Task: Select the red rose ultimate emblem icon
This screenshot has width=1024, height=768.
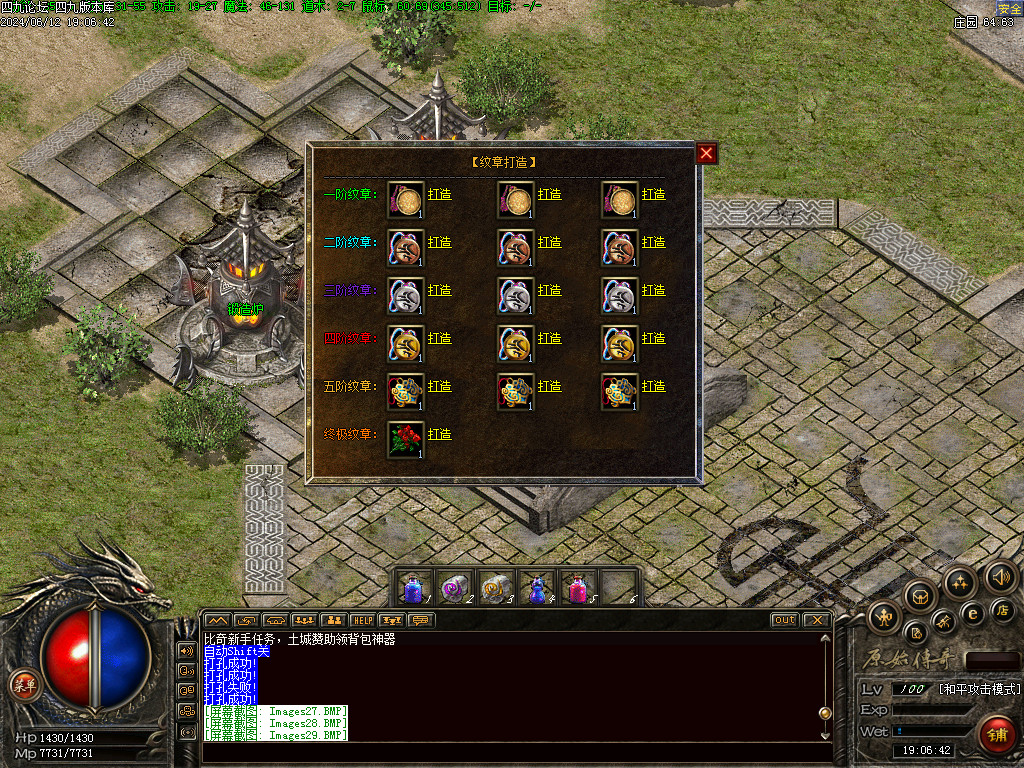Action: tap(405, 440)
